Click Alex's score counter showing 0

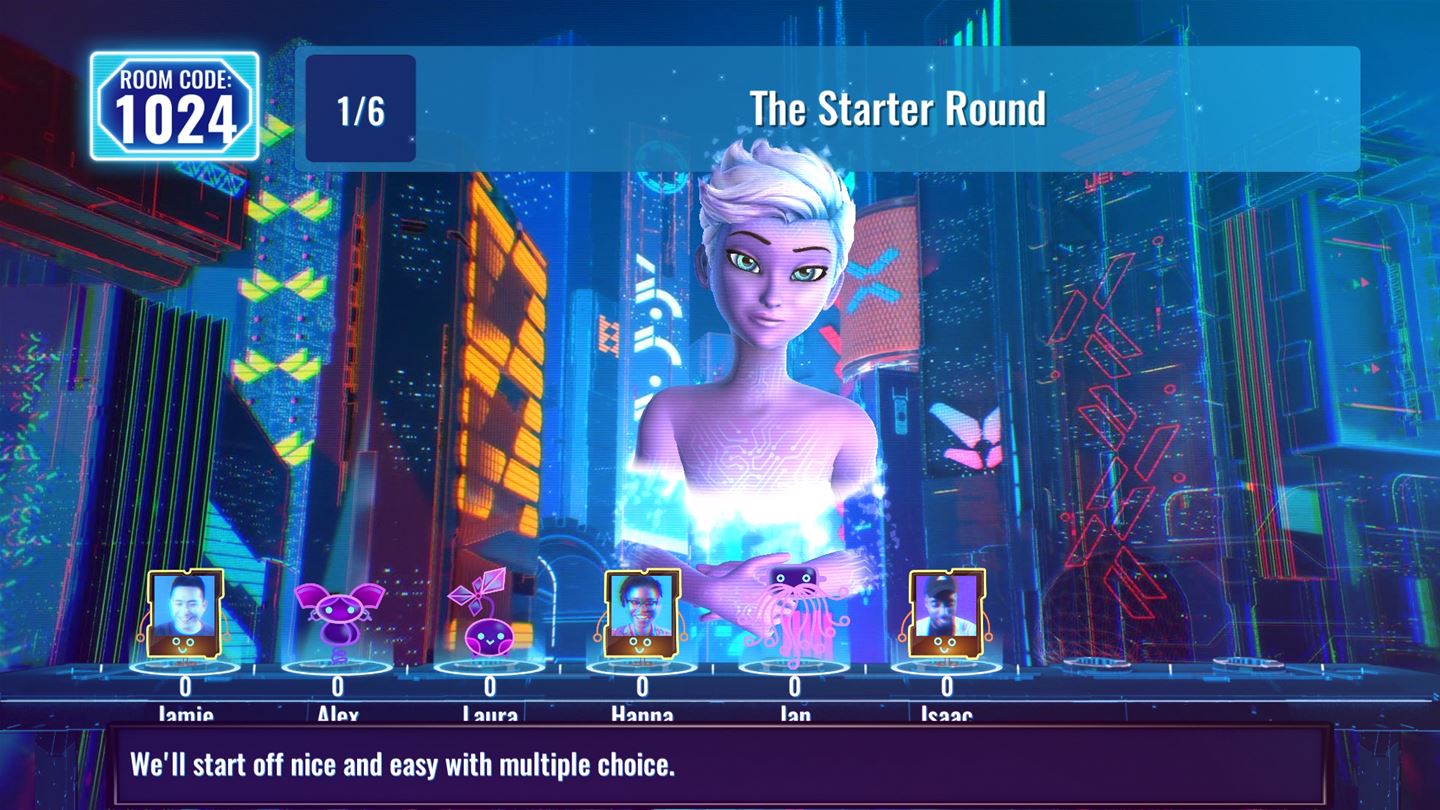click(x=340, y=685)
